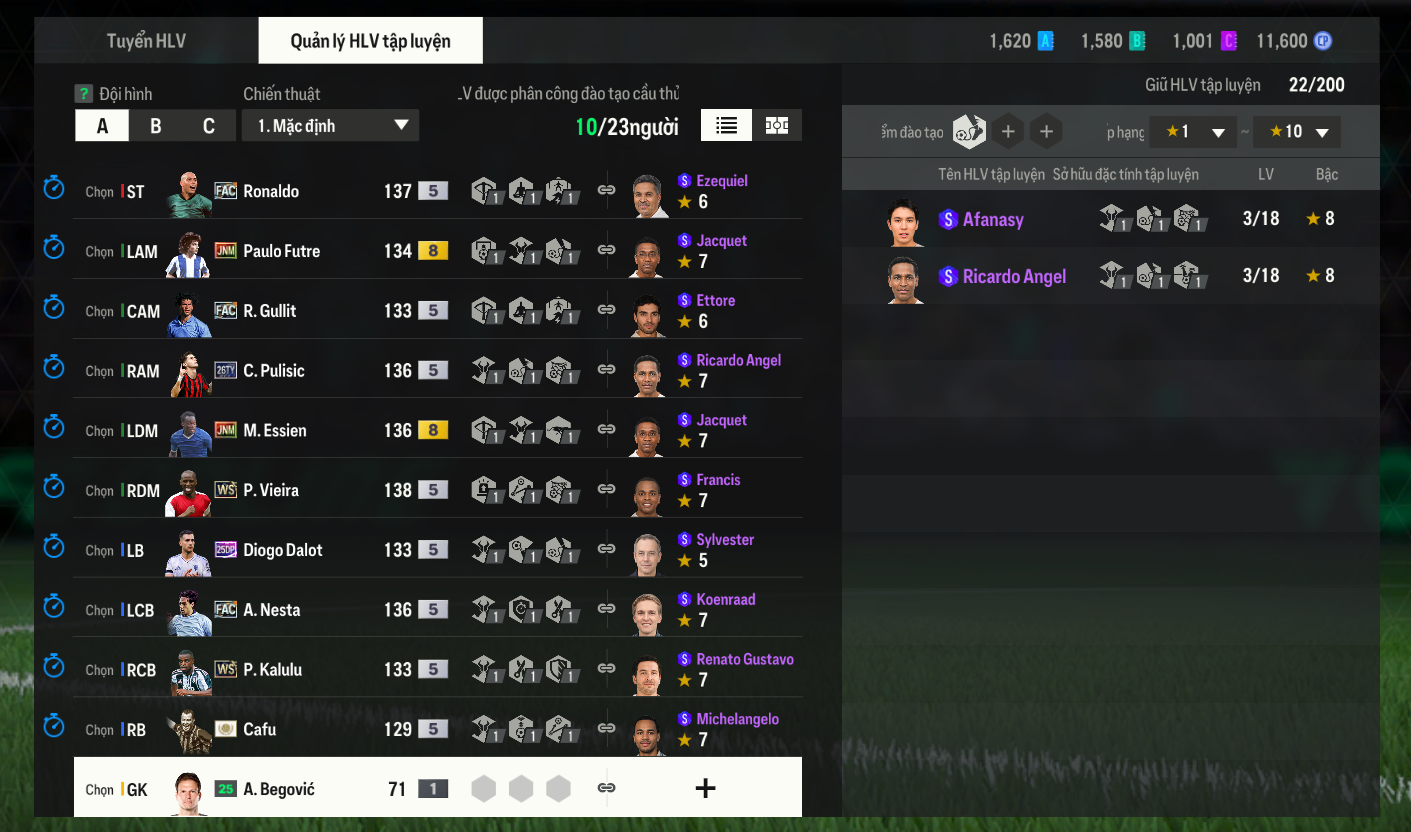Select coach Ricardo Angel in right panel
This screenshot has height=832, width=1411.
1013,277
